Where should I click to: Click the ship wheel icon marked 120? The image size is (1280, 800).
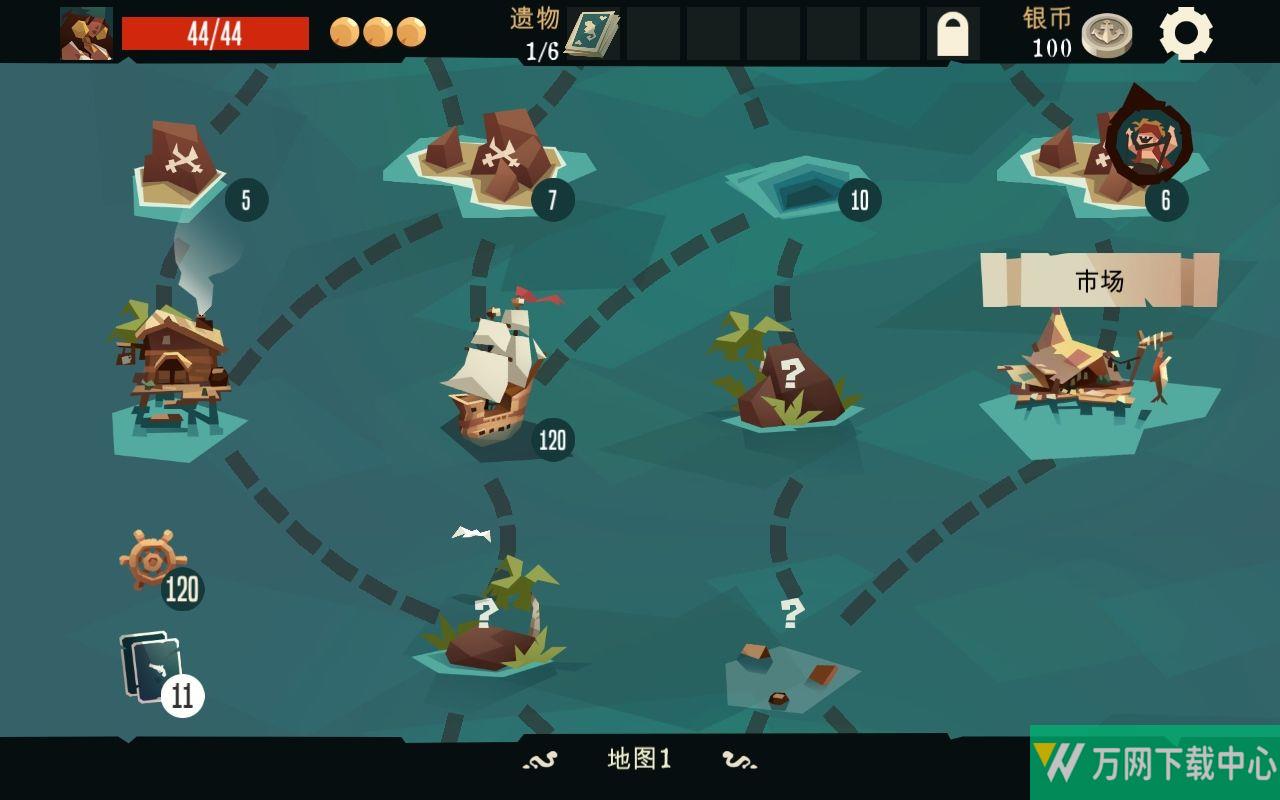[153, 561]
